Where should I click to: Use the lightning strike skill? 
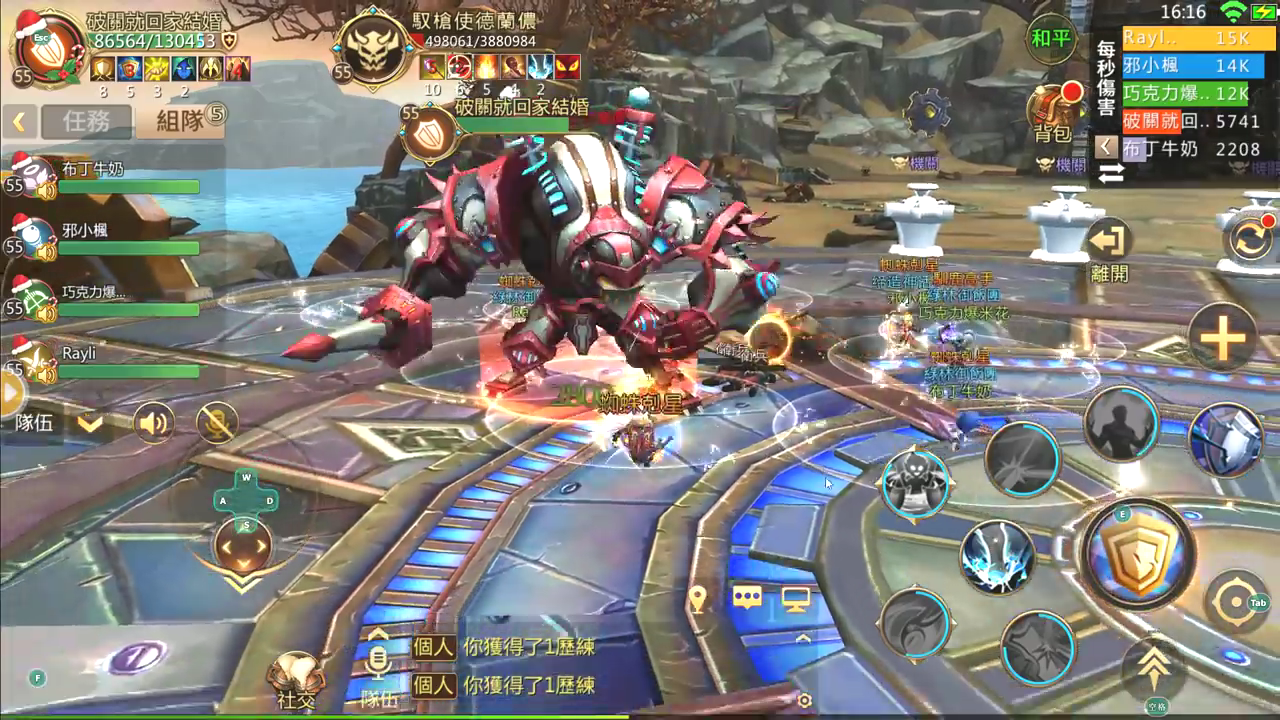point(997,558)
